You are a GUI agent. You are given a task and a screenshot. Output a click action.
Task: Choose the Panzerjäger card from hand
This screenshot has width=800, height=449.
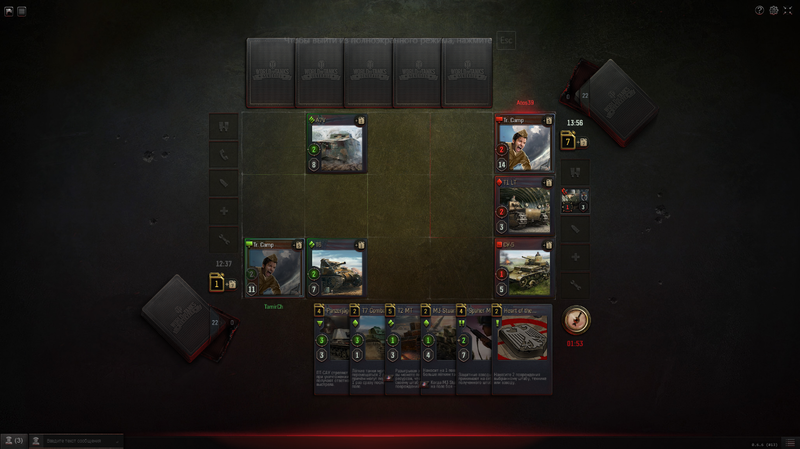point(331,348)
